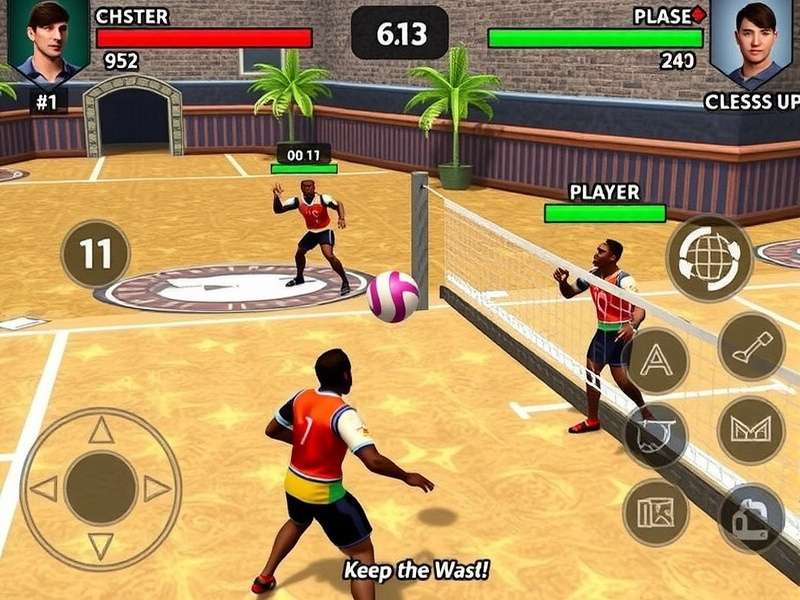
Task: Click the left arrow on the d-pad
Action: click(44, 489)
